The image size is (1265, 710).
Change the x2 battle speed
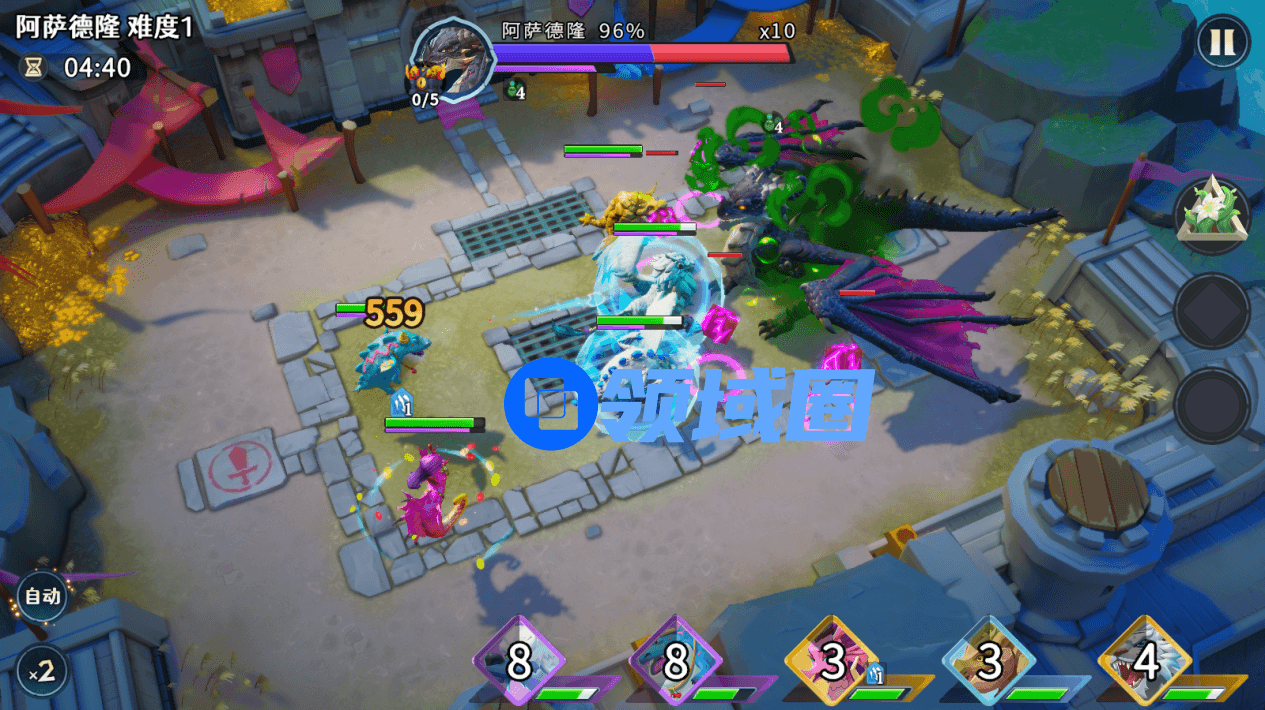[42, 672]
